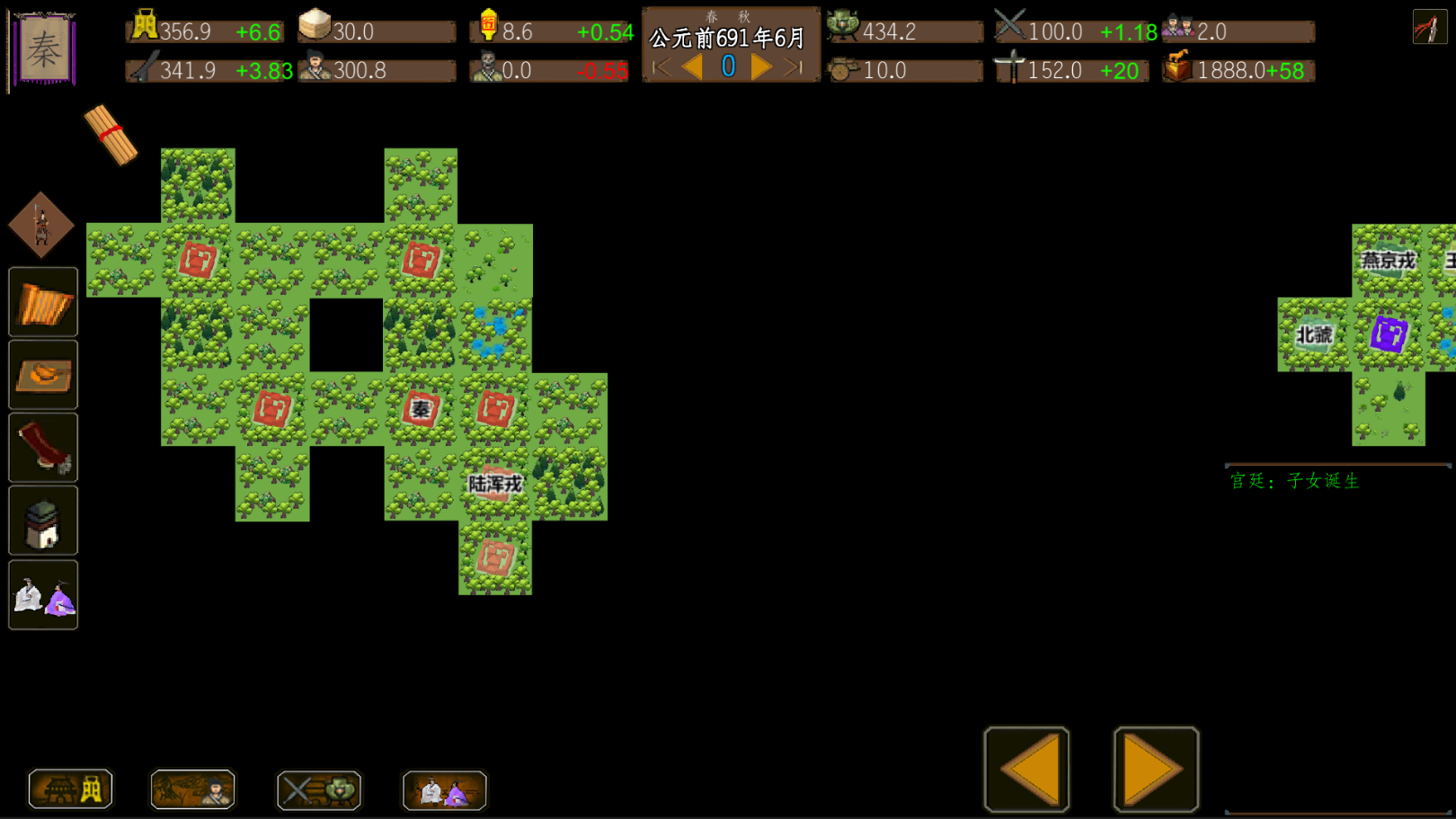The height and width of the screenshot is (819, 1456).
Task: Open the food plate panel in the sidebar
Action: (42, 375)
